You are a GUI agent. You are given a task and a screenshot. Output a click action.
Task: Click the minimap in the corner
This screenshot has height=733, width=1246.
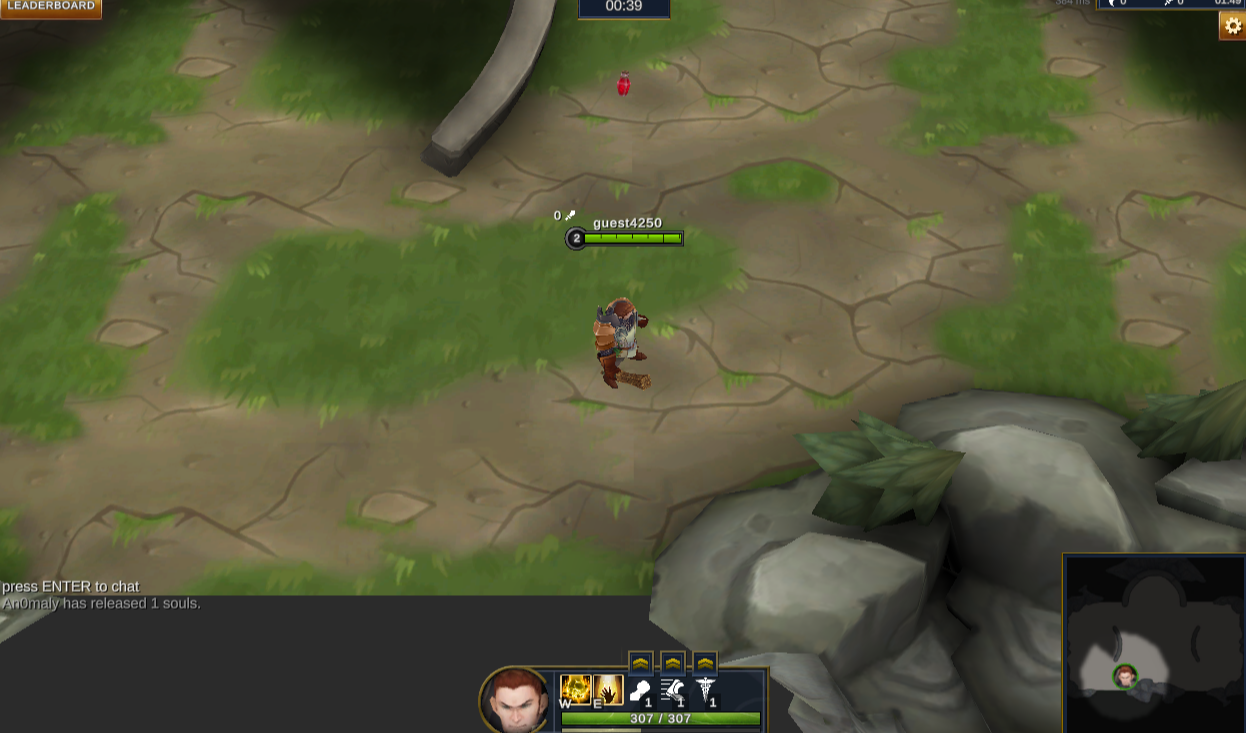tap(1154, 644)
